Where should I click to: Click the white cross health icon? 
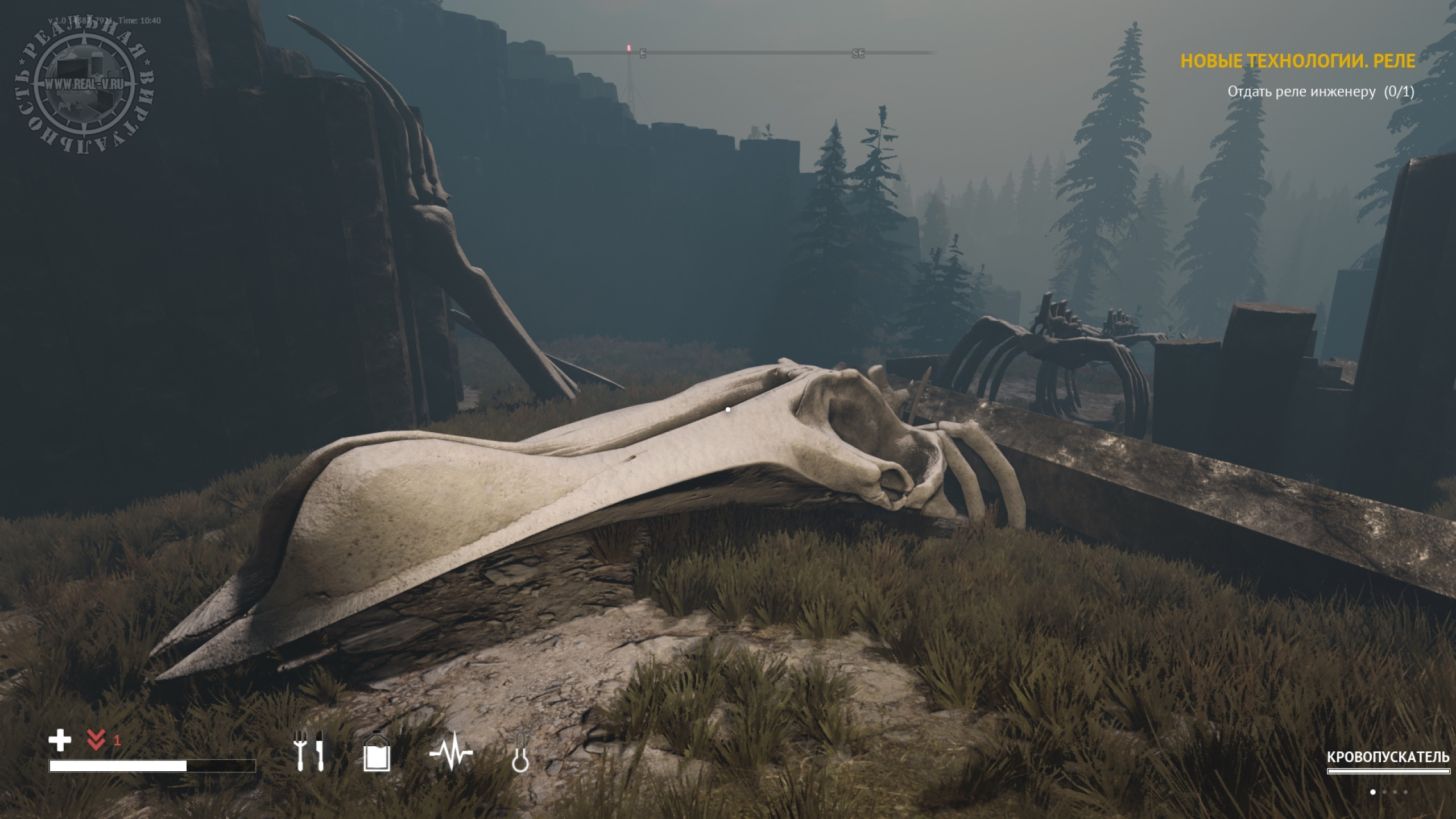click(60, 741)
